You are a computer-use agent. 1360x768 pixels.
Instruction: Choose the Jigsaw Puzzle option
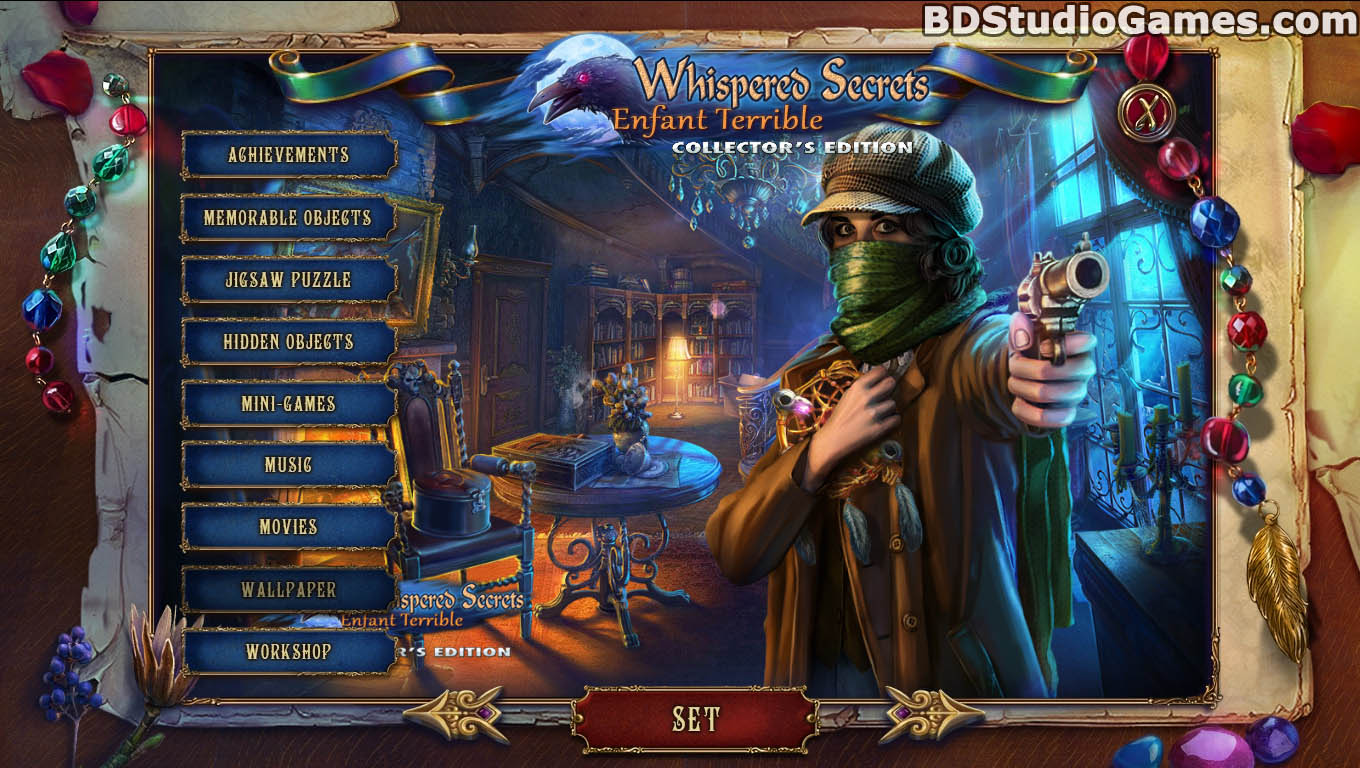[288, 280]
